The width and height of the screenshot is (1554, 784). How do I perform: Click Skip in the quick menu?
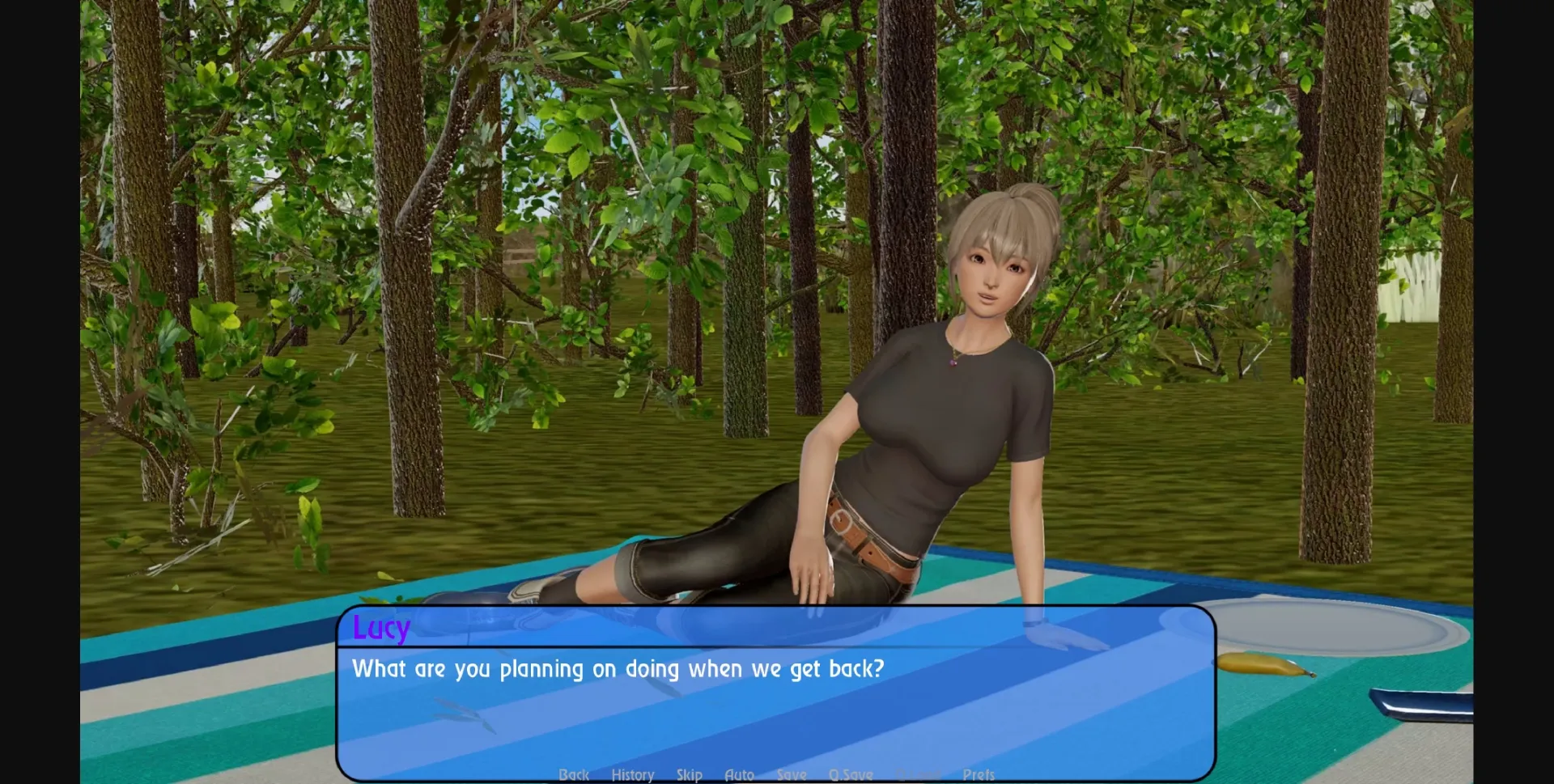click(x=690, y=774)
